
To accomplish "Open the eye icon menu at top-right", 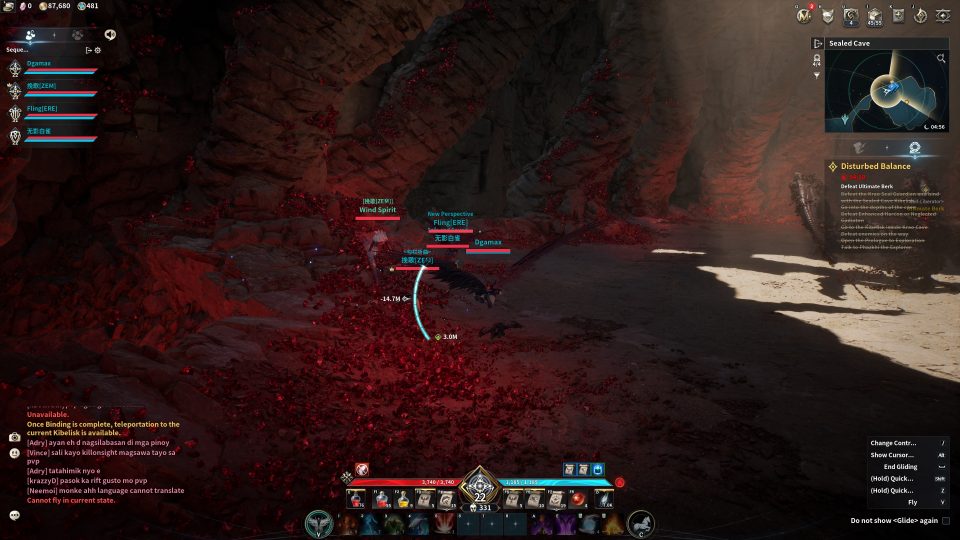I will click(x=944, y=15).
